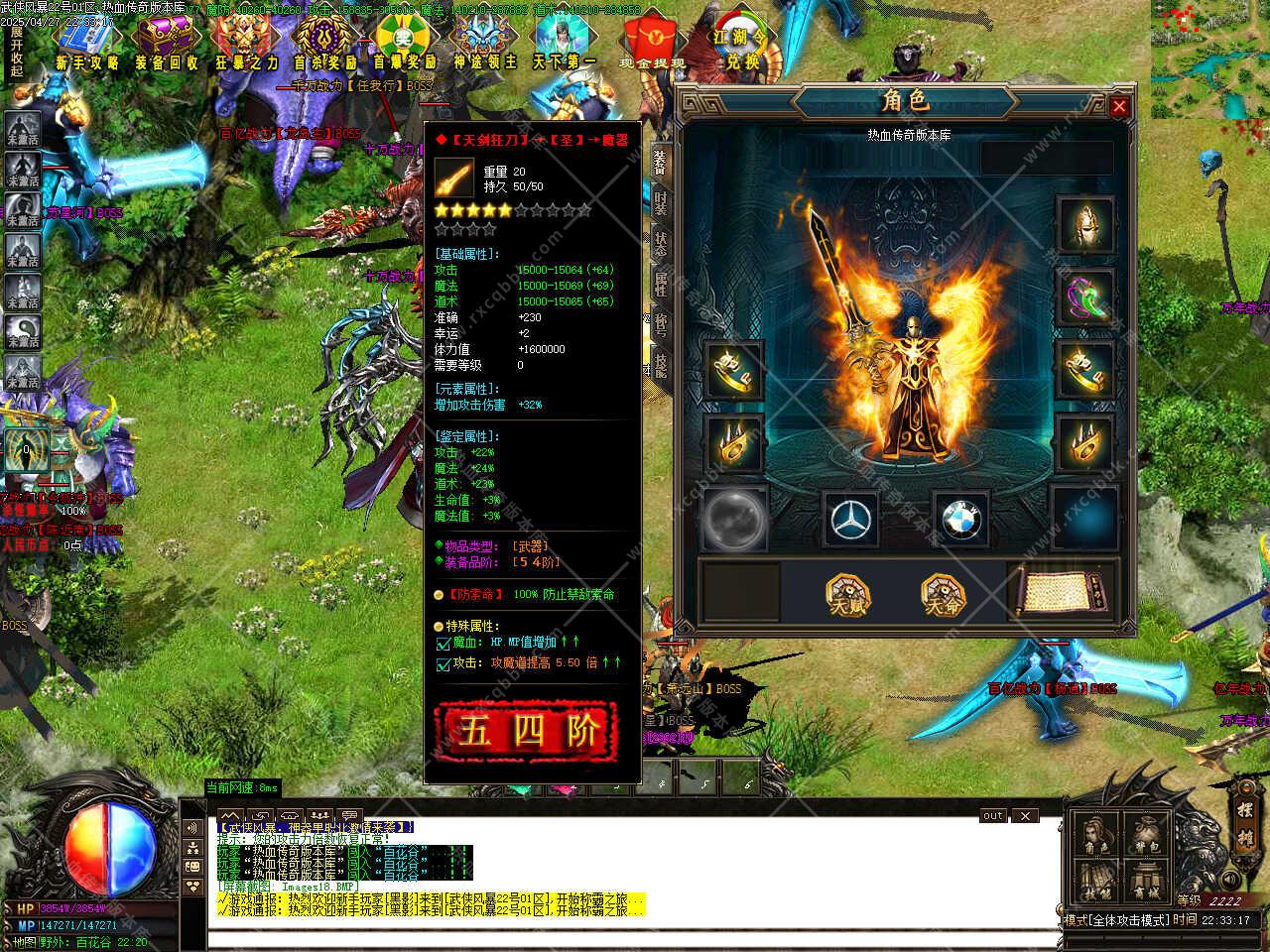Select the green and purple necklace slot
1270x952 pixels.
[1085, 297]
